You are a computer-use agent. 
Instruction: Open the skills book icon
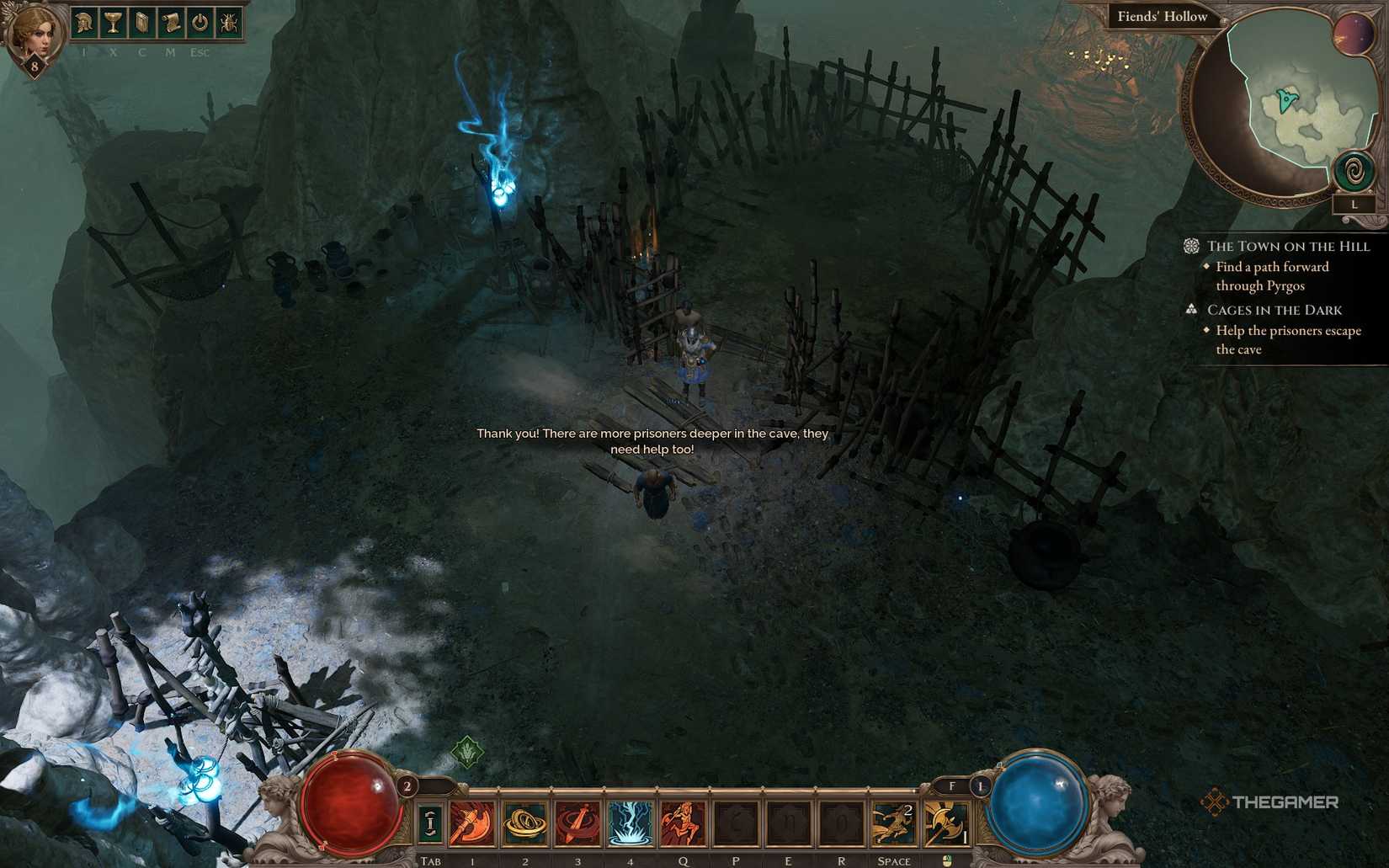(141, 23)
